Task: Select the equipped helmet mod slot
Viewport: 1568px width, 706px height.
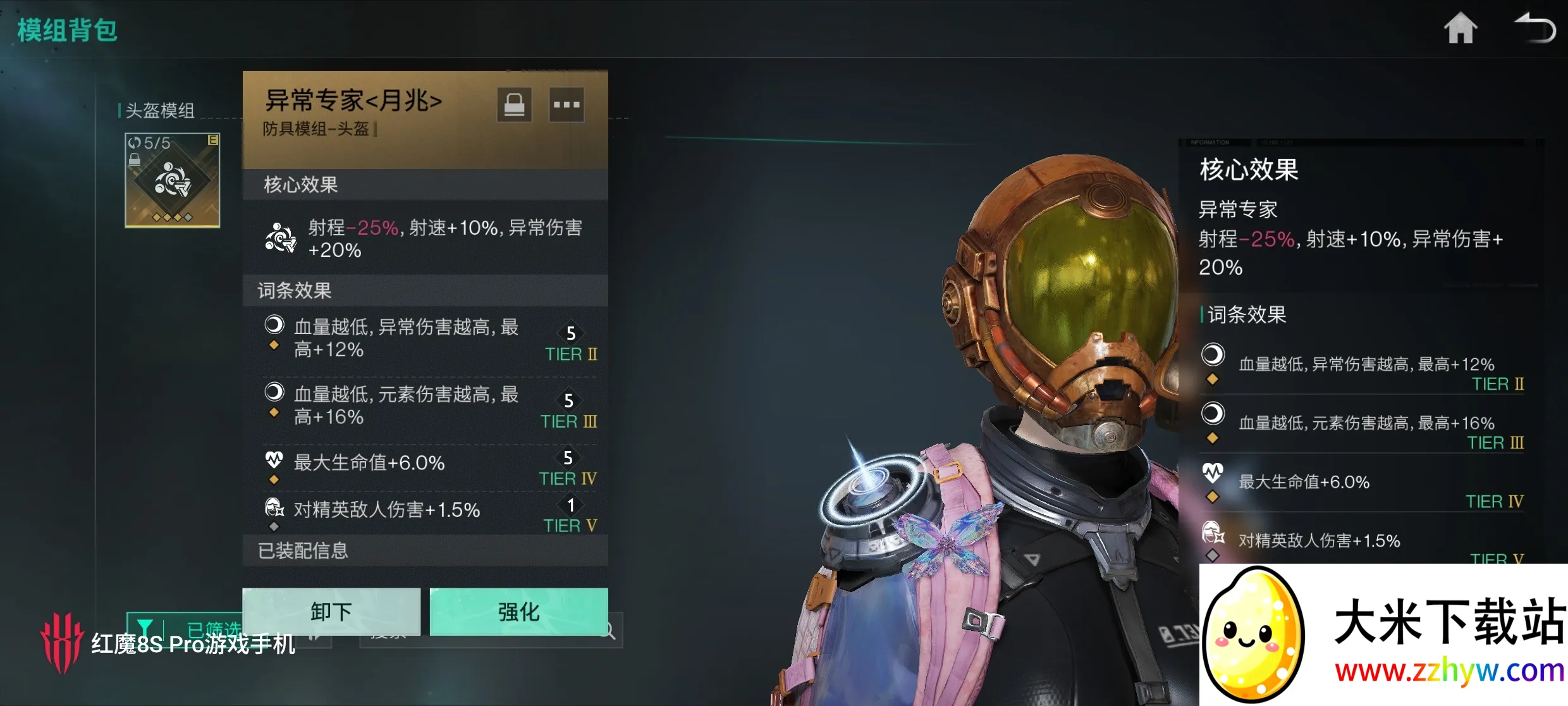Action: click(172, 180)
